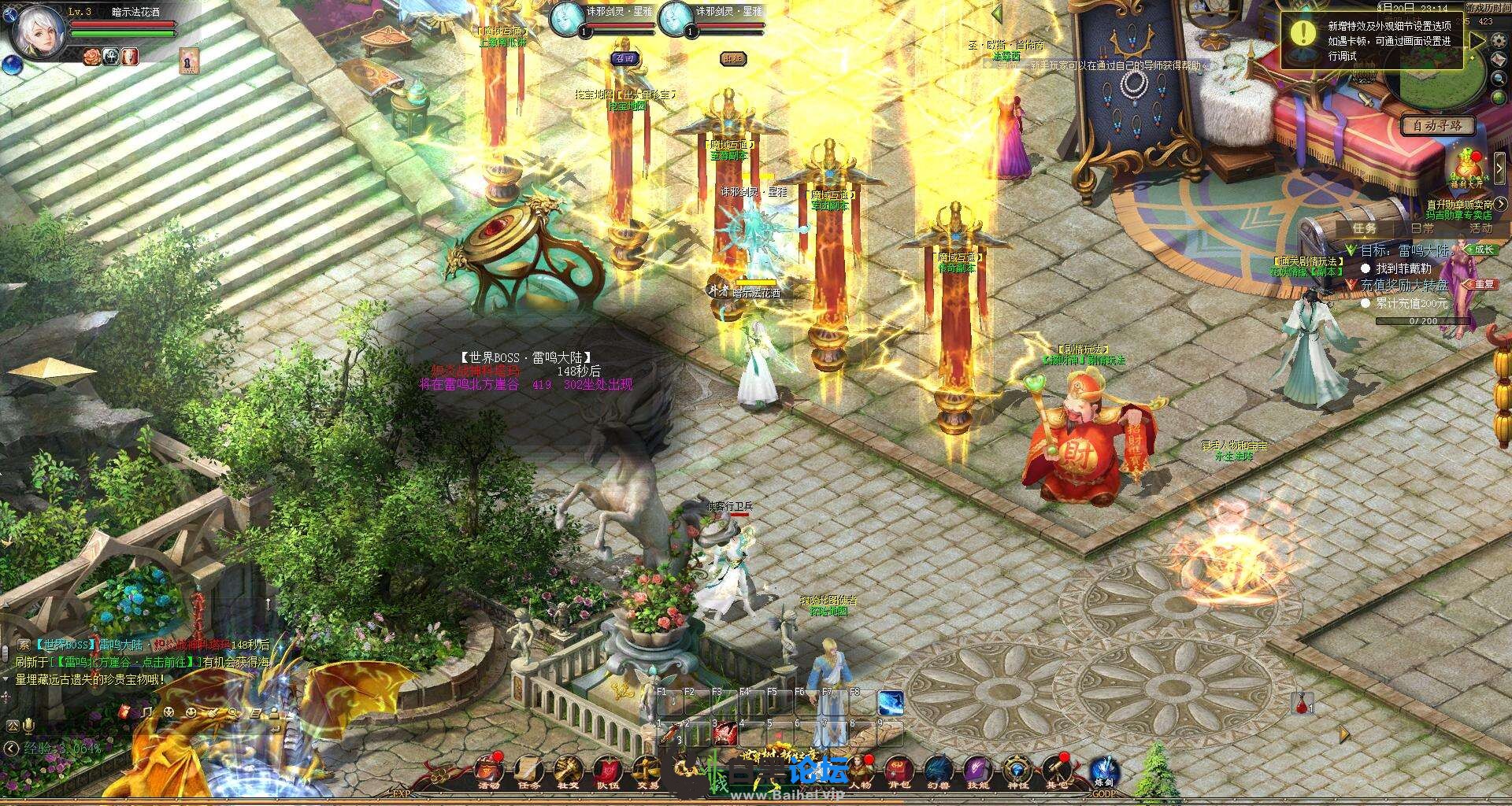Viewport: 1512px width, 806px height.
Task: Activate the red skill in slot 3
Action: coord(725,734)
